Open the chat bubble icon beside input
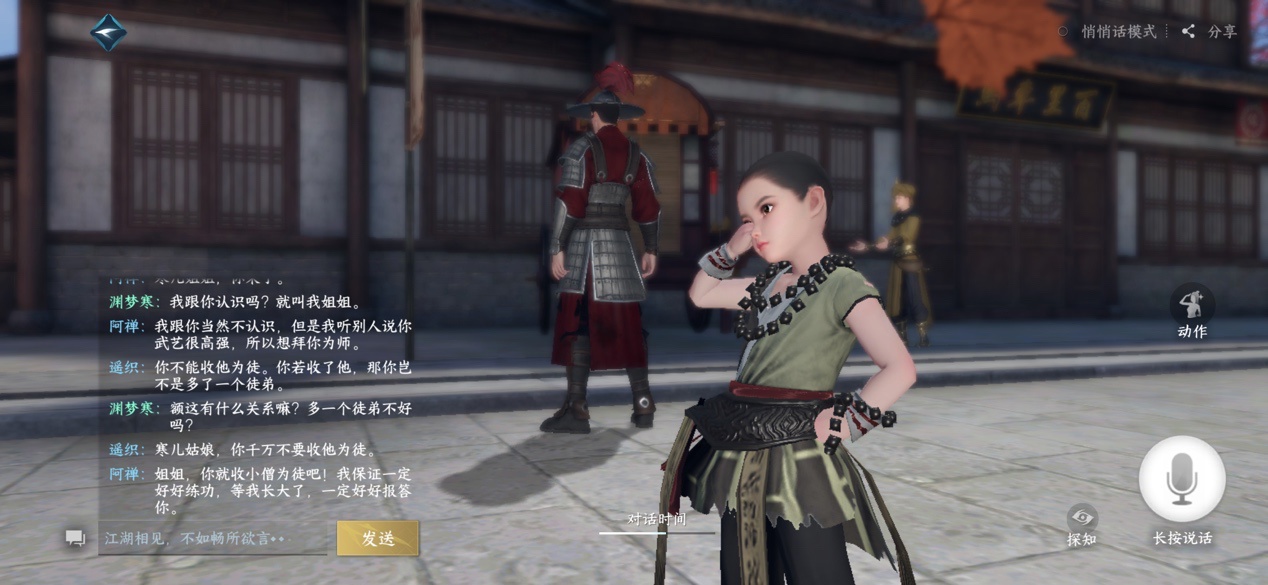 75,538
